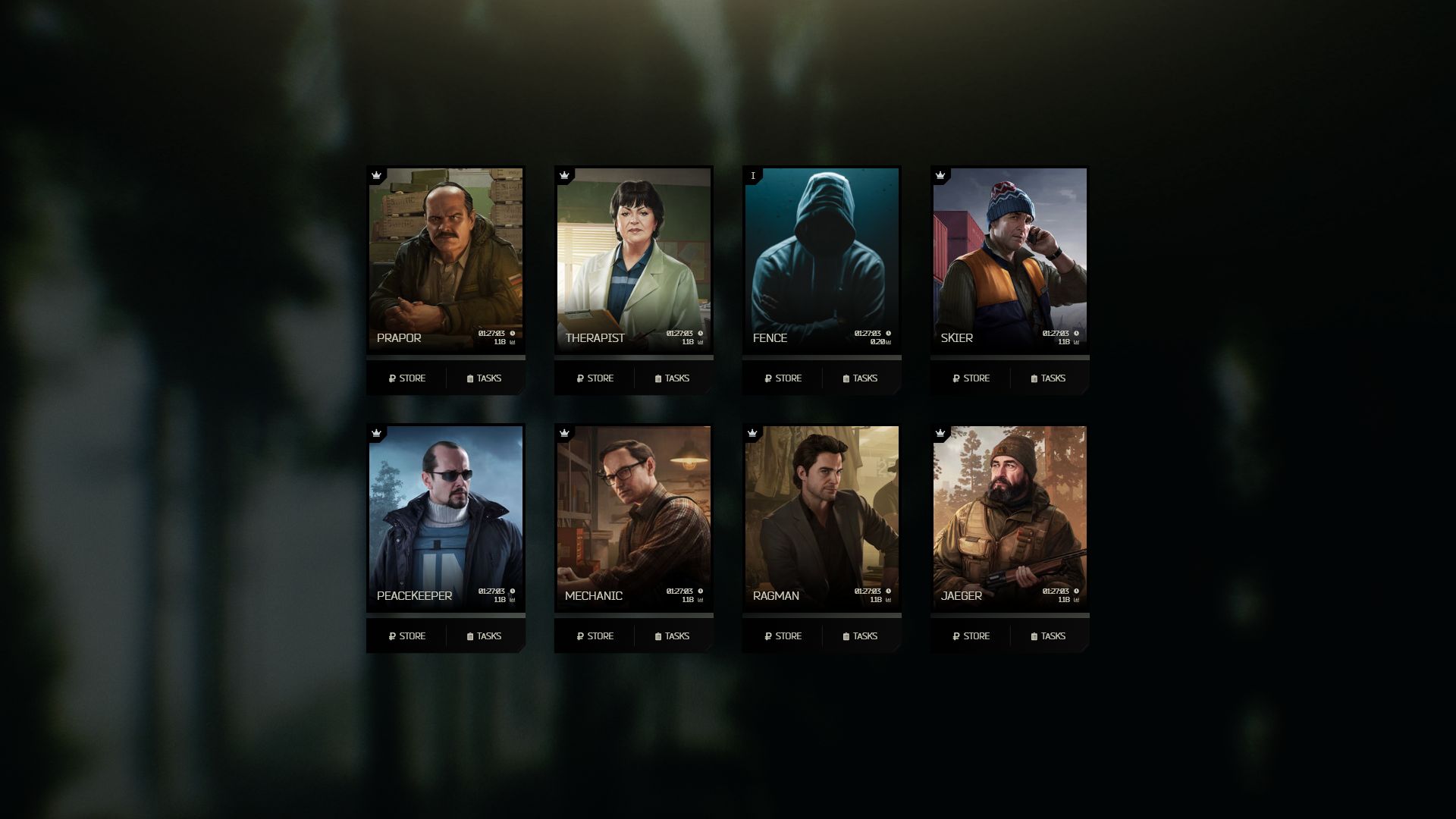Open Fence's store

click(x=783, y=378)
